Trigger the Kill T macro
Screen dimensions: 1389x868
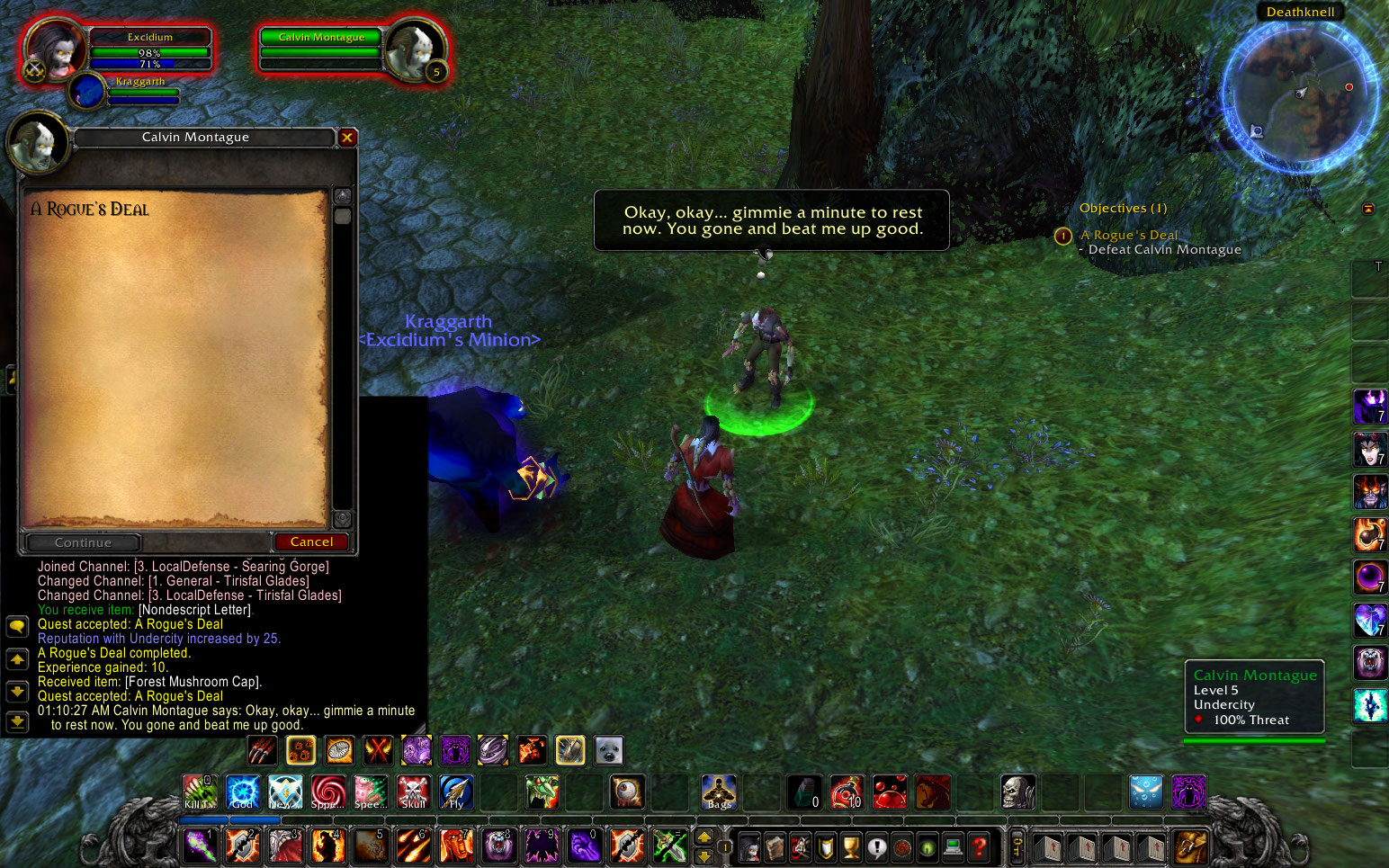199,792
